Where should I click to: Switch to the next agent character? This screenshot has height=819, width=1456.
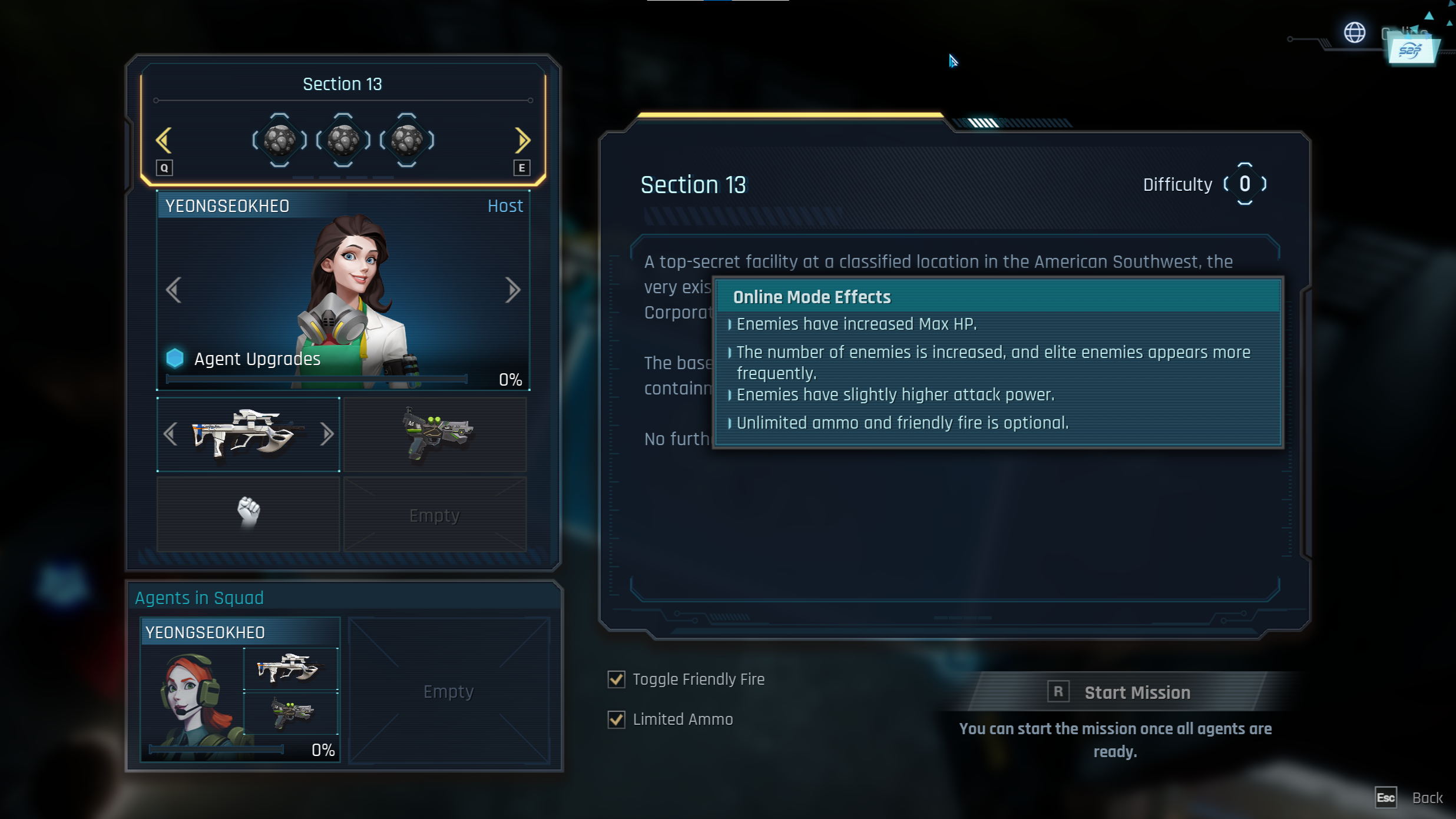(512, 290)
